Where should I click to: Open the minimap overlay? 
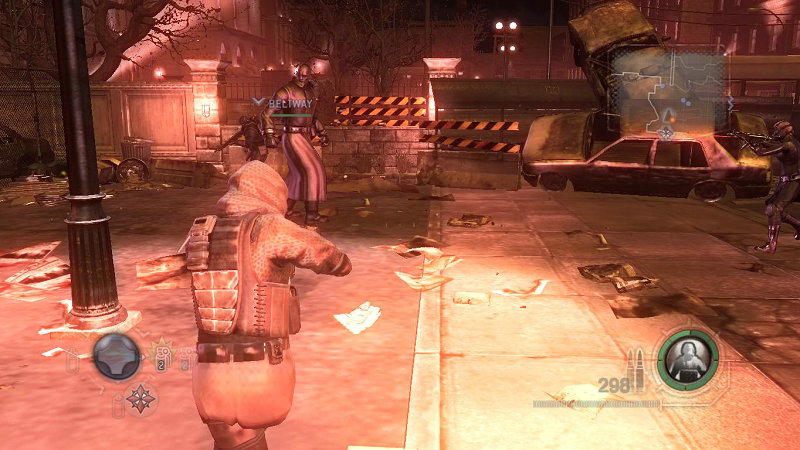coord(668,92)
